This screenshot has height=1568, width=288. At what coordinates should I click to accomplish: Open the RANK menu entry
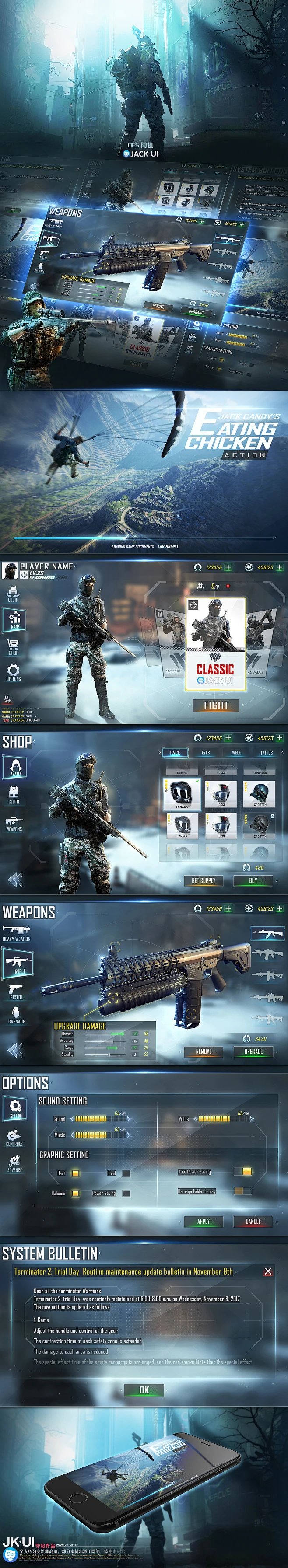14,619
